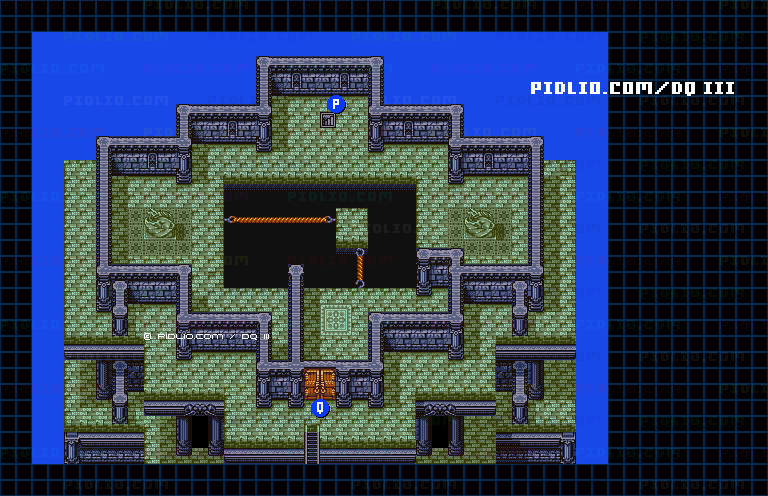Image resolution: width=768 pixels, height=496 pixels.
Task: Select the blue Q map marker
Action: 320,408
